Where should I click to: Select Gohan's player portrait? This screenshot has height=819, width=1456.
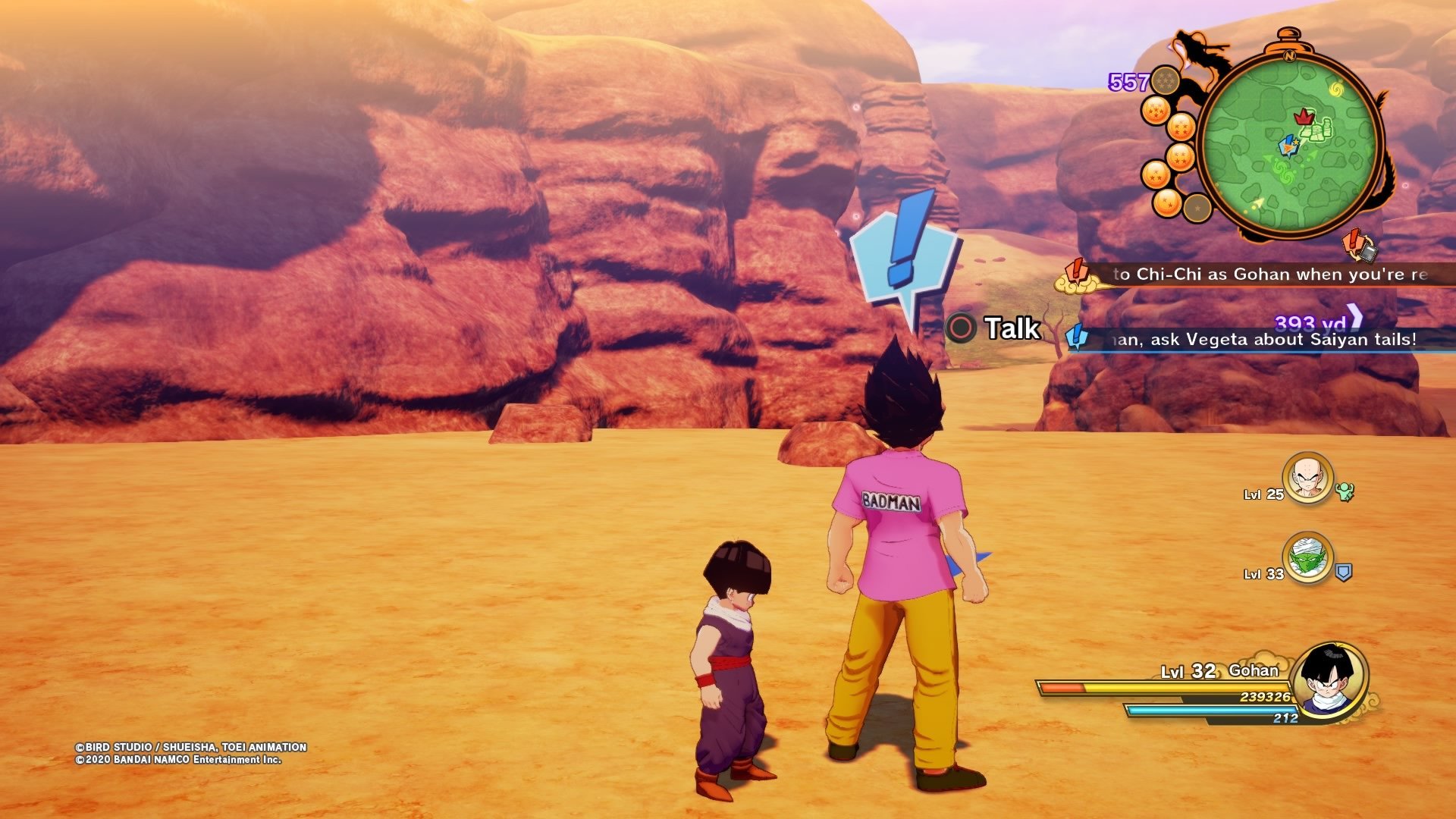[x=1329, y=679]
